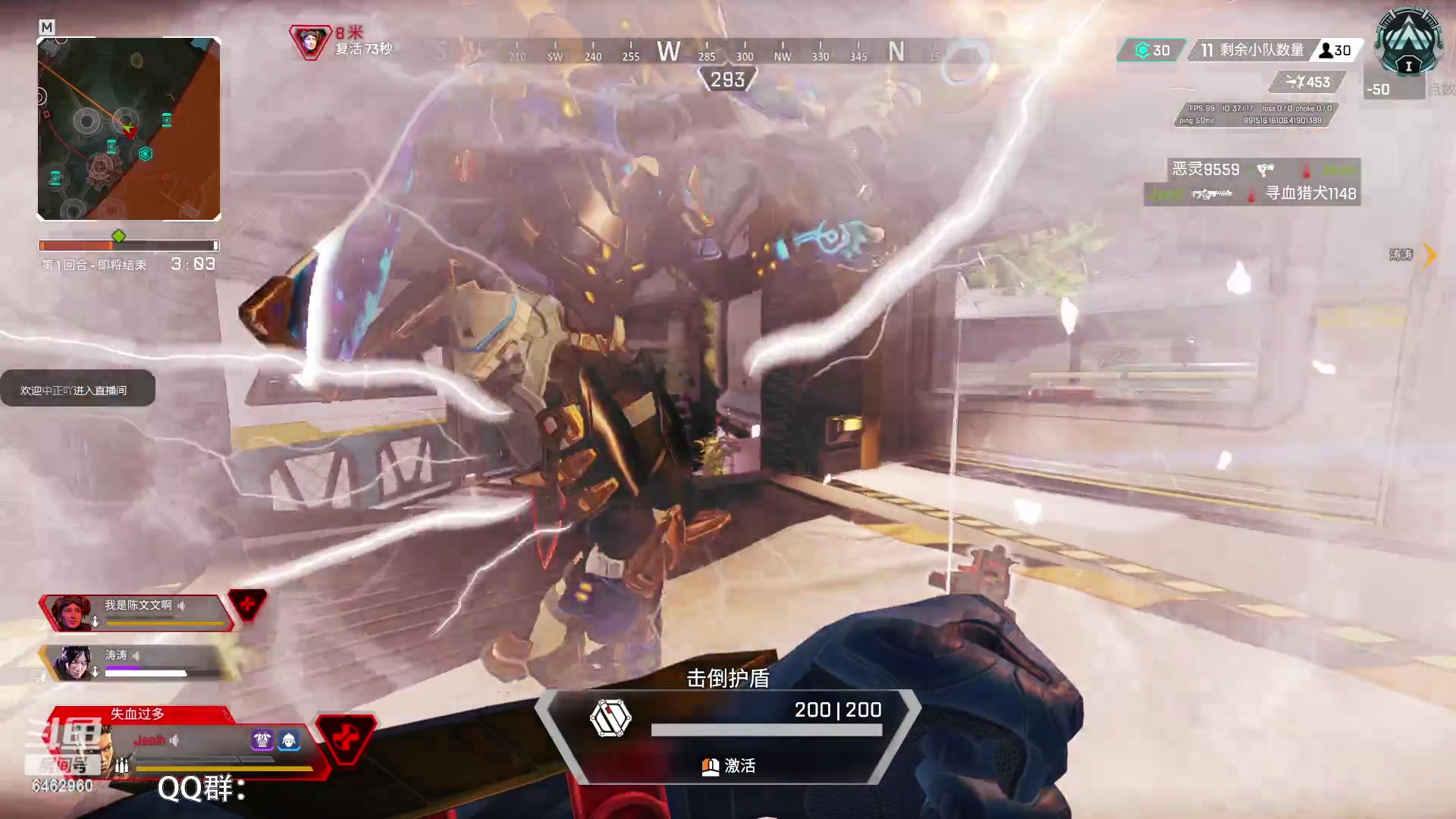The image size is (1456, 819).
Task: Click the 欢迎 stream chat notification
Action: pyautogui.click(x=77, y=390)
